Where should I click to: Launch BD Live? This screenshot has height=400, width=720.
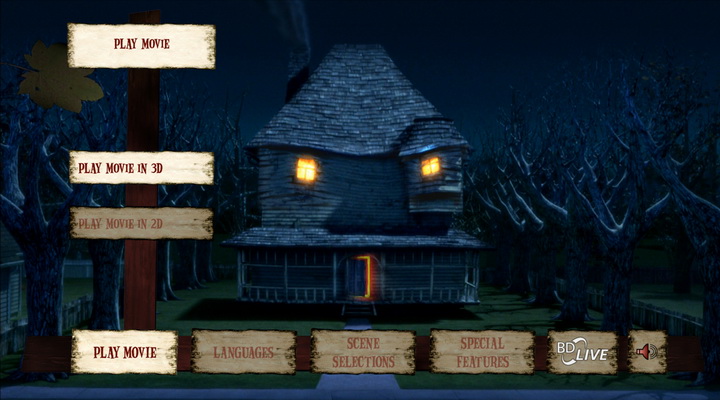(582, 352)
